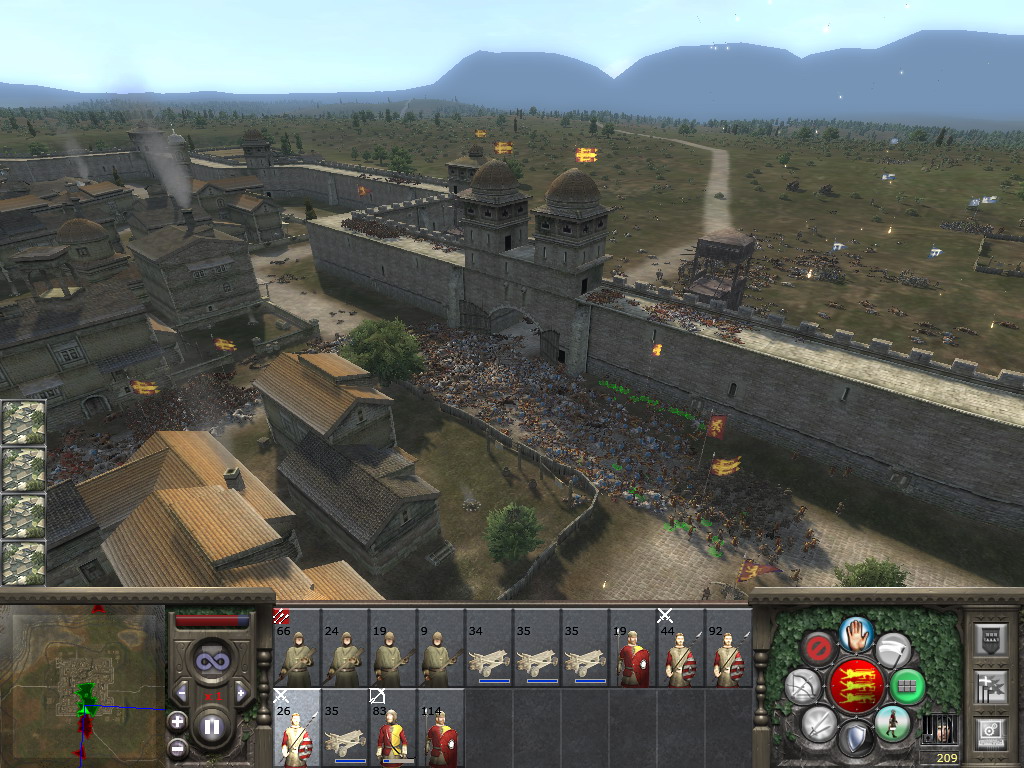1024x768 pixels.
Task: Click the green group formation button
Action: (x=908, y=686)
